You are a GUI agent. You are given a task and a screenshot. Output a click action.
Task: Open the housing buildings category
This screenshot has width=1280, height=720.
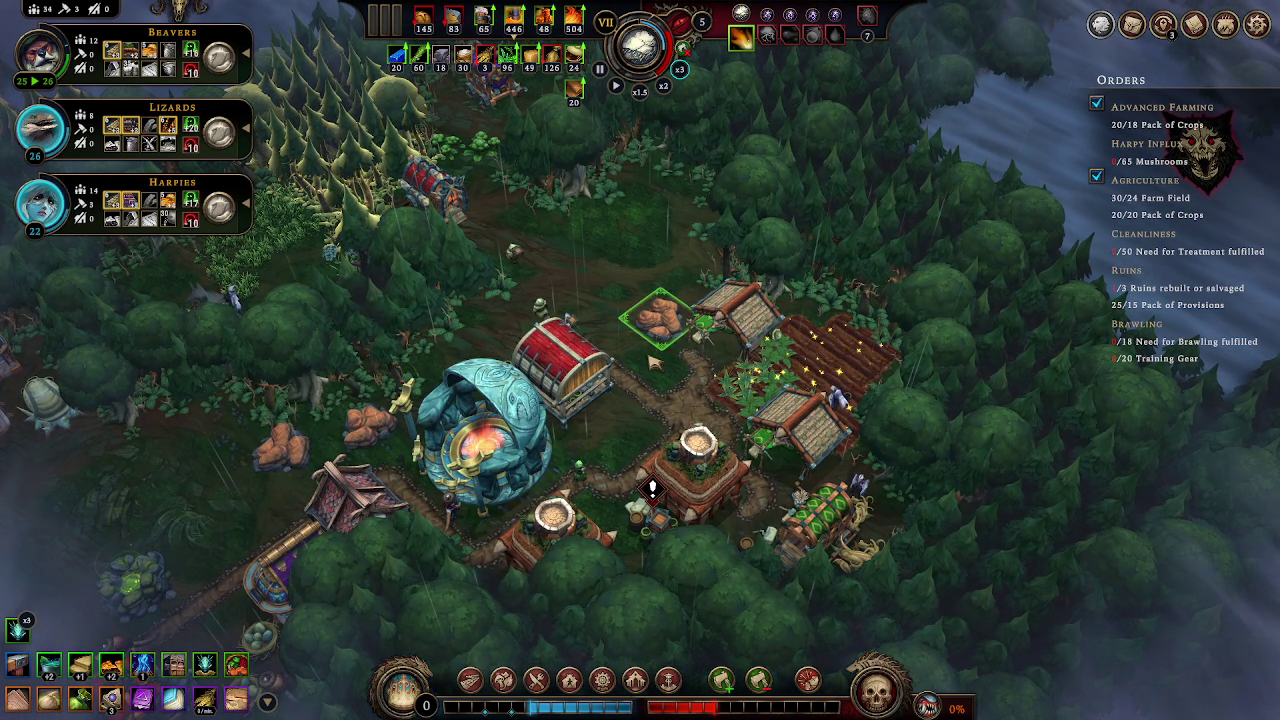pos(569,681)
